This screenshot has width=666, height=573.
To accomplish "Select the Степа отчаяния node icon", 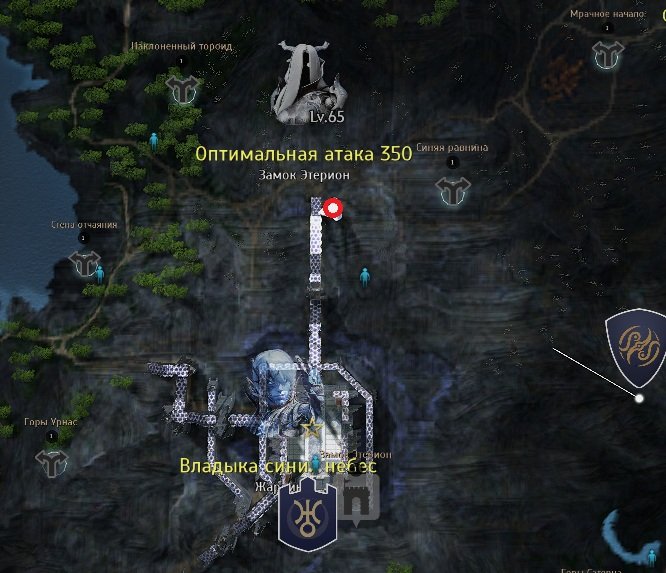I will (x=85, y=264).
